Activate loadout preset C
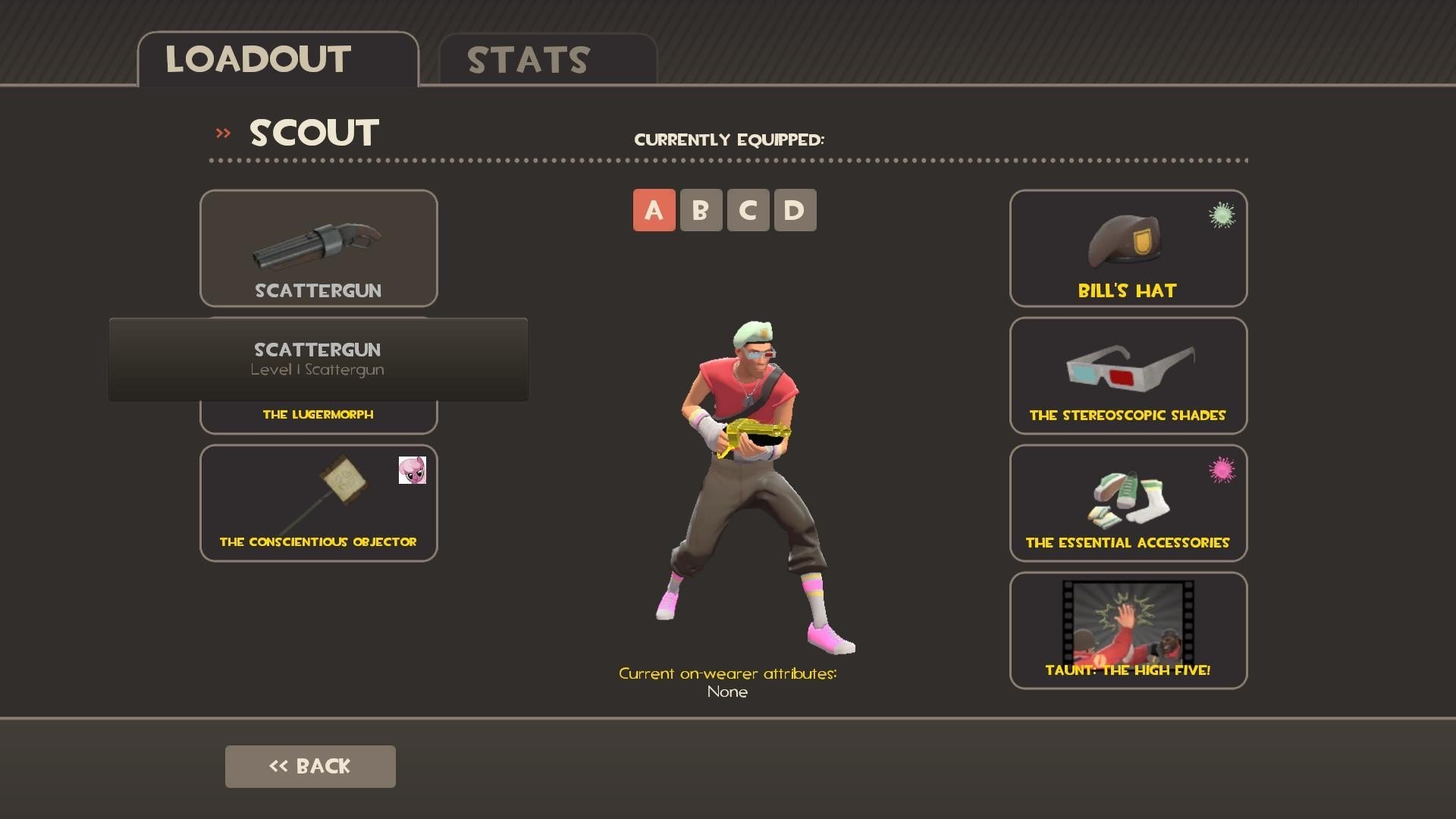Image resolution: width=1456 pixels, height=819 pixels. pos(748,210)
